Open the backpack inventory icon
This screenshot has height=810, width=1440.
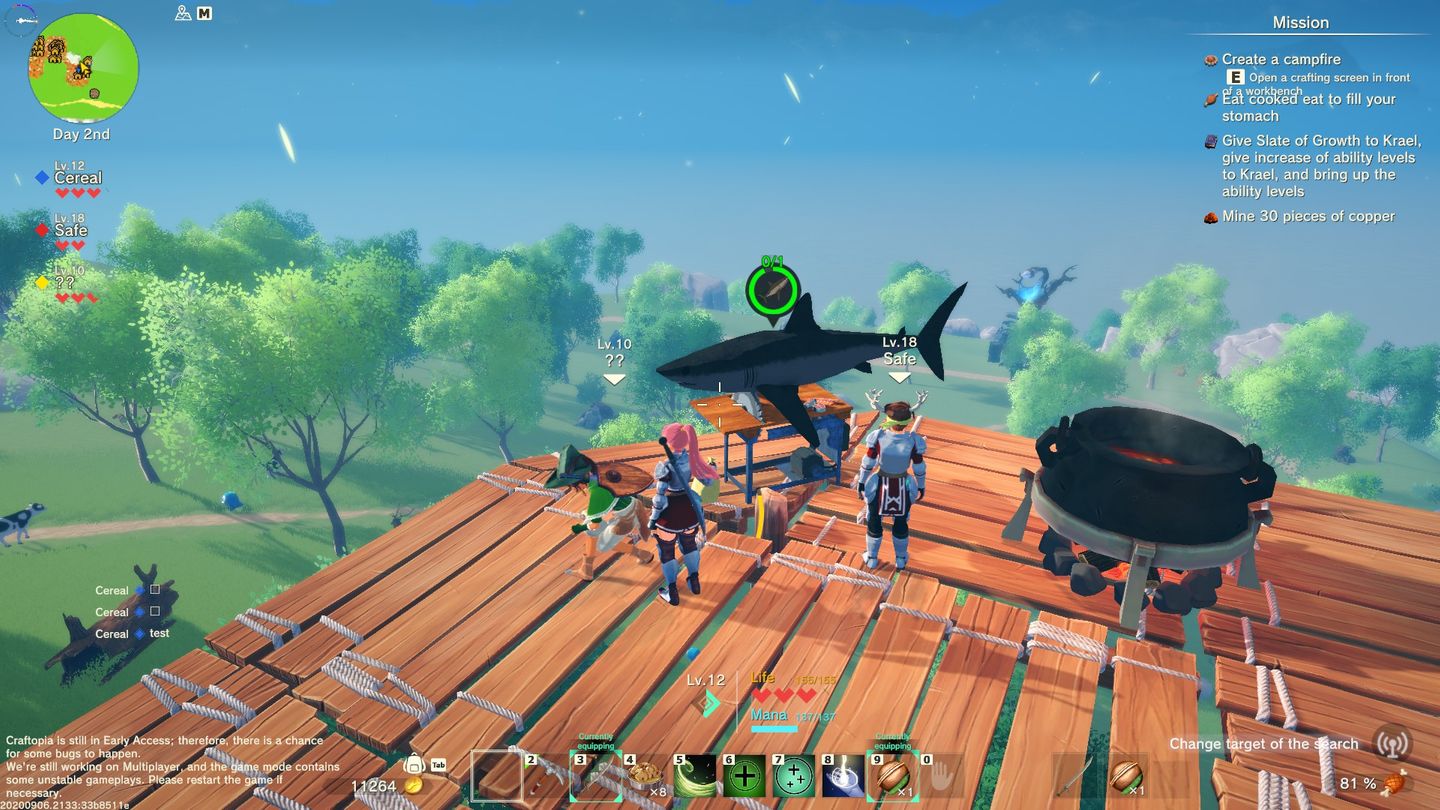(413, 765)
